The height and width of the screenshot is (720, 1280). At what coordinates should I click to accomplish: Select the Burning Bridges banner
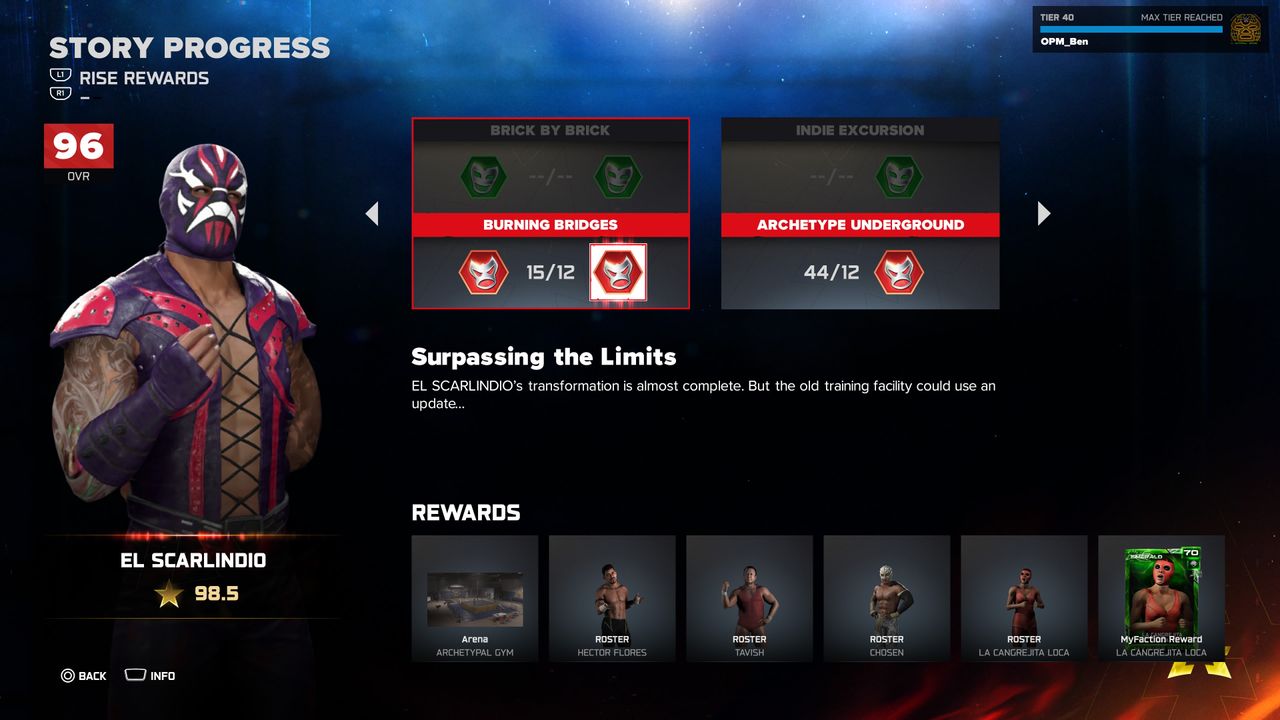click(x=550, y=225)
